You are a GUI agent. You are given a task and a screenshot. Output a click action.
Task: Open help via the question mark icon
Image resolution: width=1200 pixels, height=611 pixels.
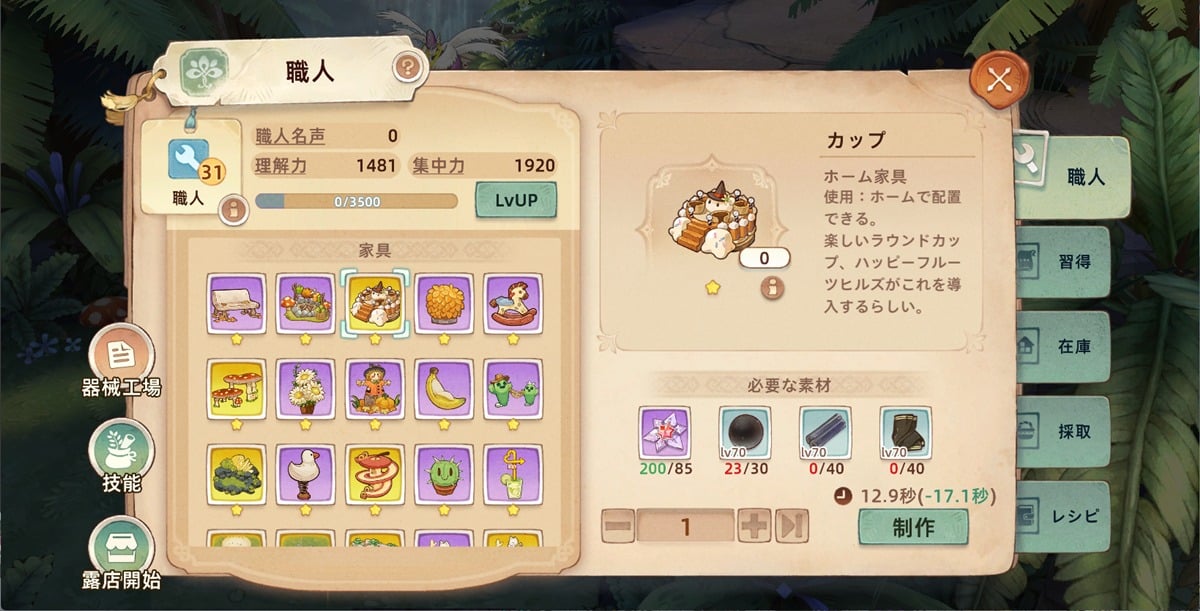(x=407, y=68)
